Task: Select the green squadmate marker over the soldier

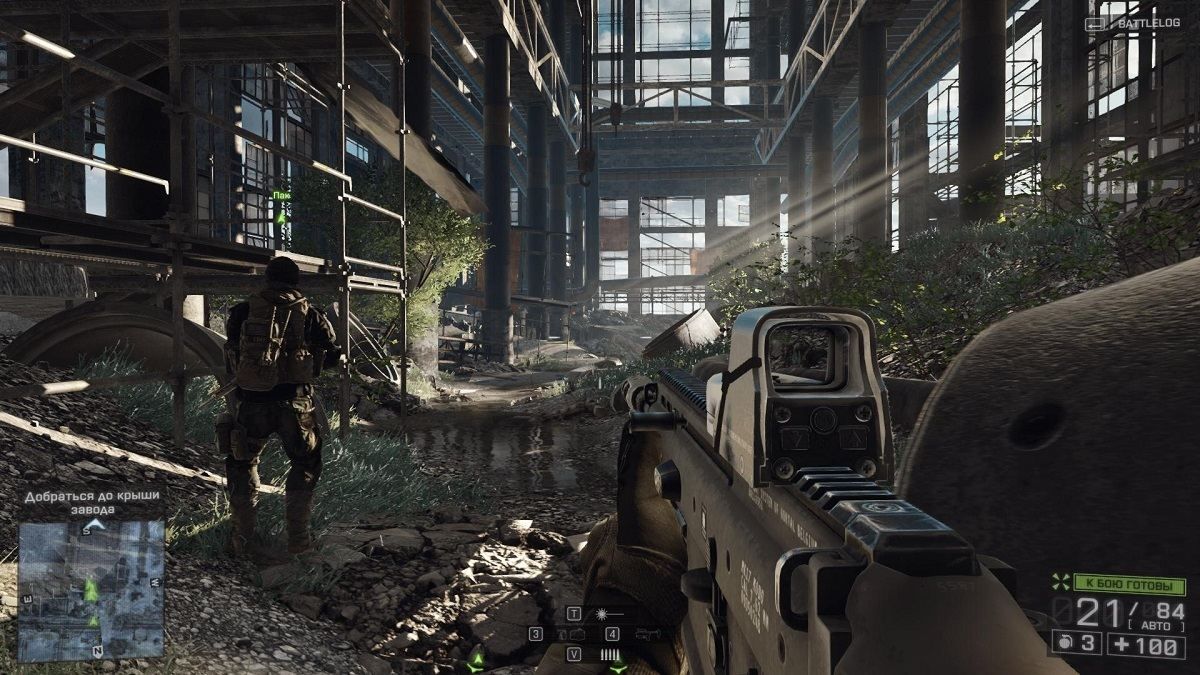Action: 281,216
